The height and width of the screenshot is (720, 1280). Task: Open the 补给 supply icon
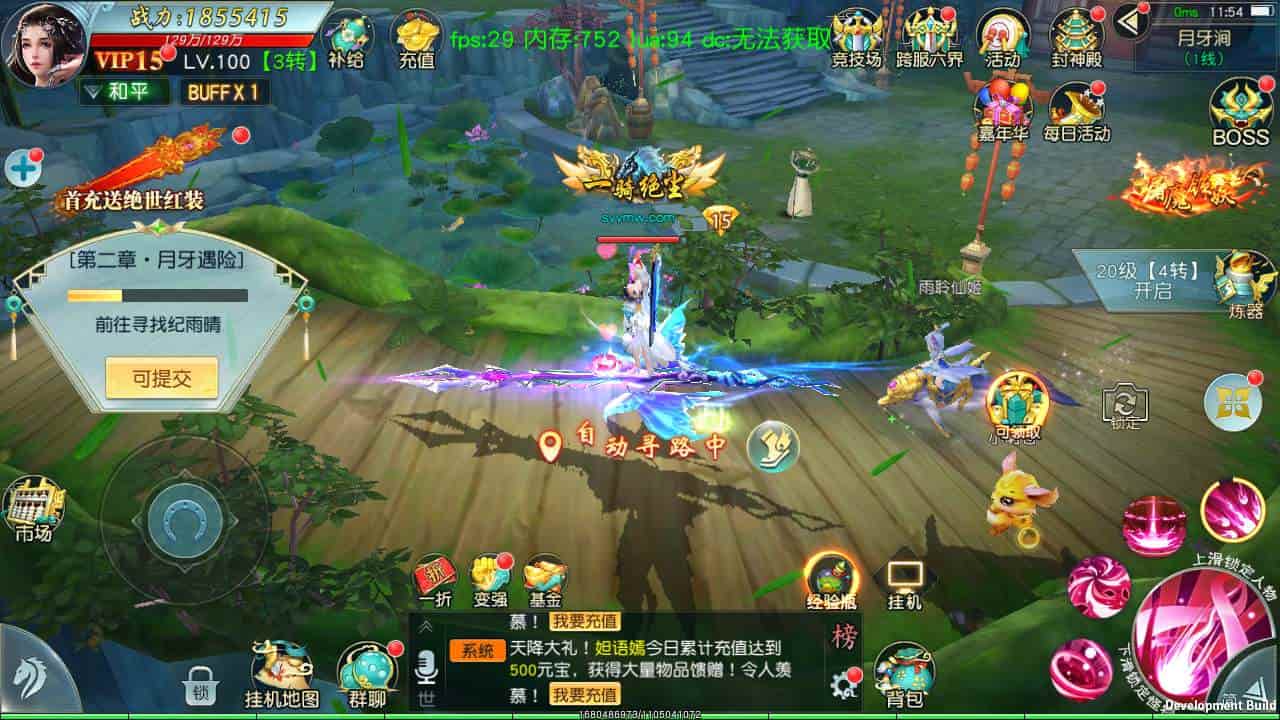tap(348, 38)
